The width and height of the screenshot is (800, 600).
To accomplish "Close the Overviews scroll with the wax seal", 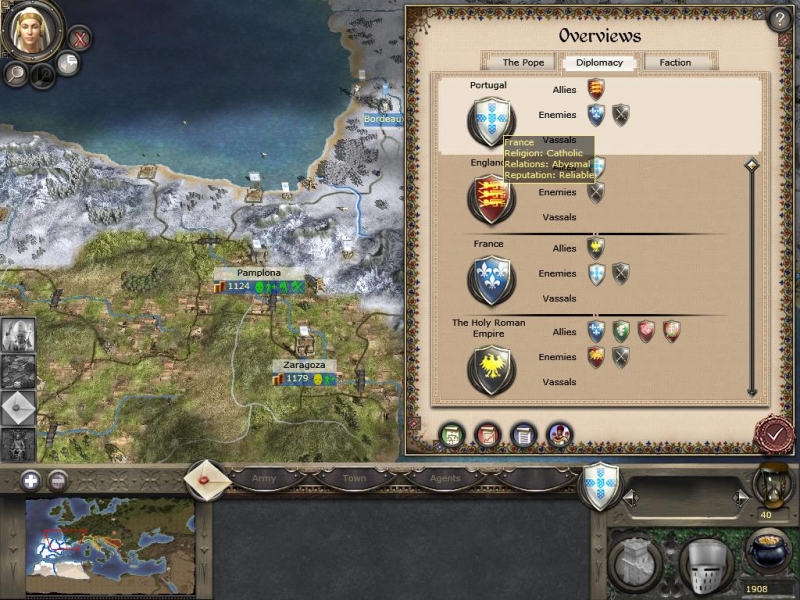I will (x=774, y=434).
